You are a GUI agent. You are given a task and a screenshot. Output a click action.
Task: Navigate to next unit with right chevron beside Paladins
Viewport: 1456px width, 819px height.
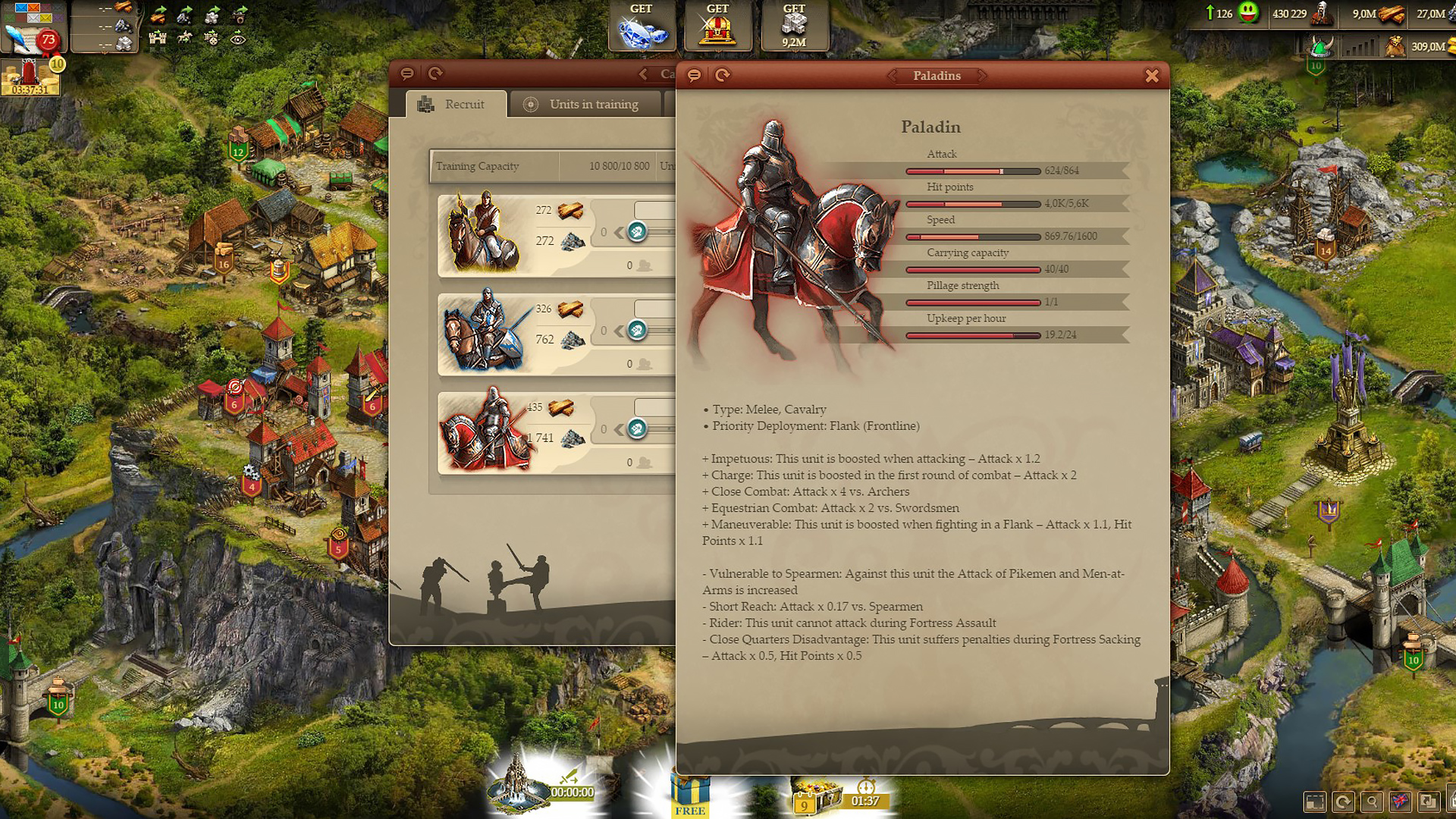(x=984, y=76)
